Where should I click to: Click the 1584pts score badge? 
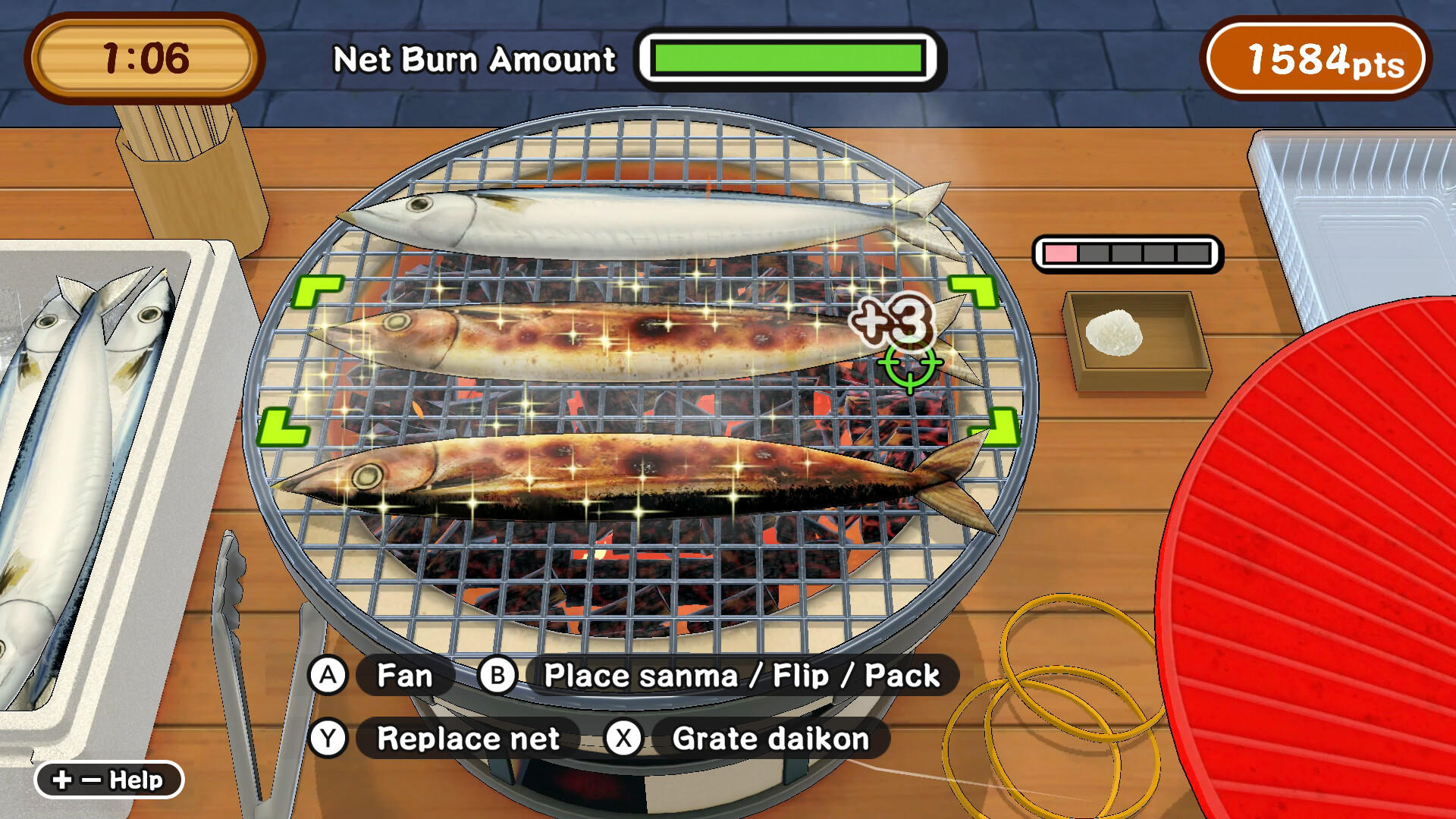(1316, 57)
